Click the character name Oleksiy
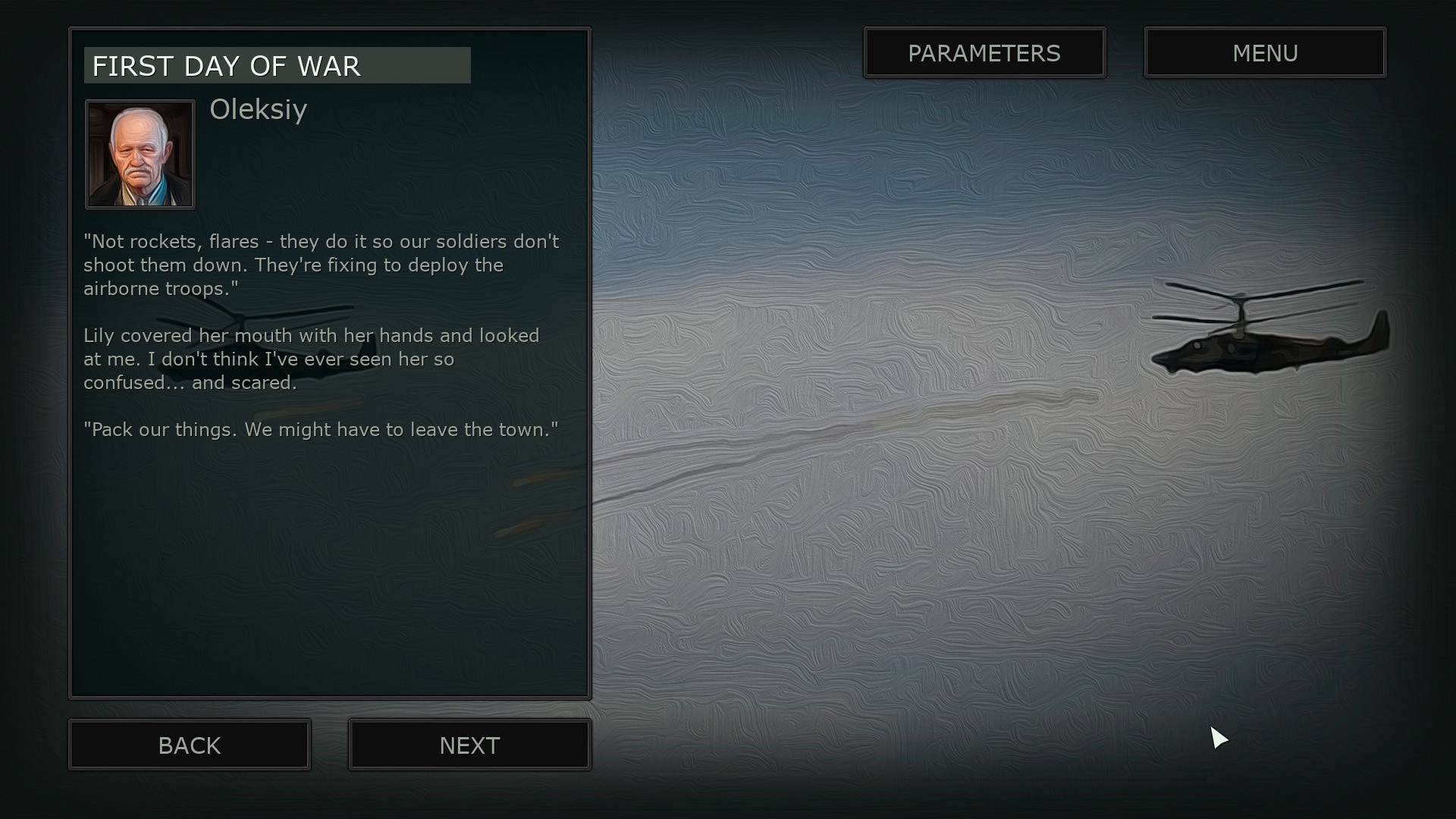 [259, 111]
